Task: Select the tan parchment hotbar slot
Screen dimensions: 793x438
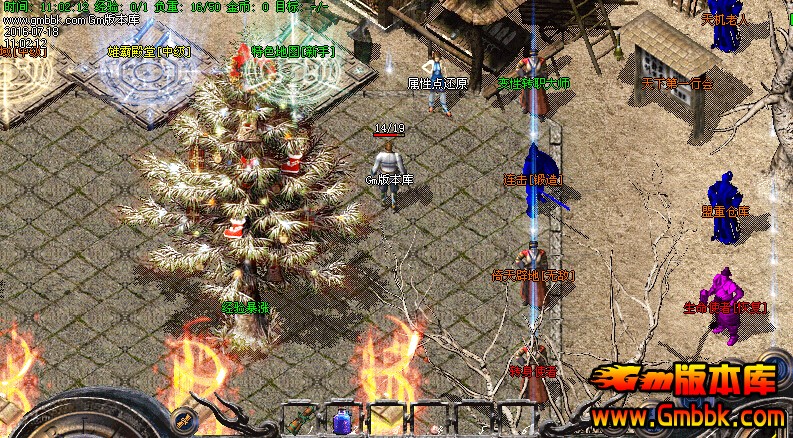Action: point(385,420)
